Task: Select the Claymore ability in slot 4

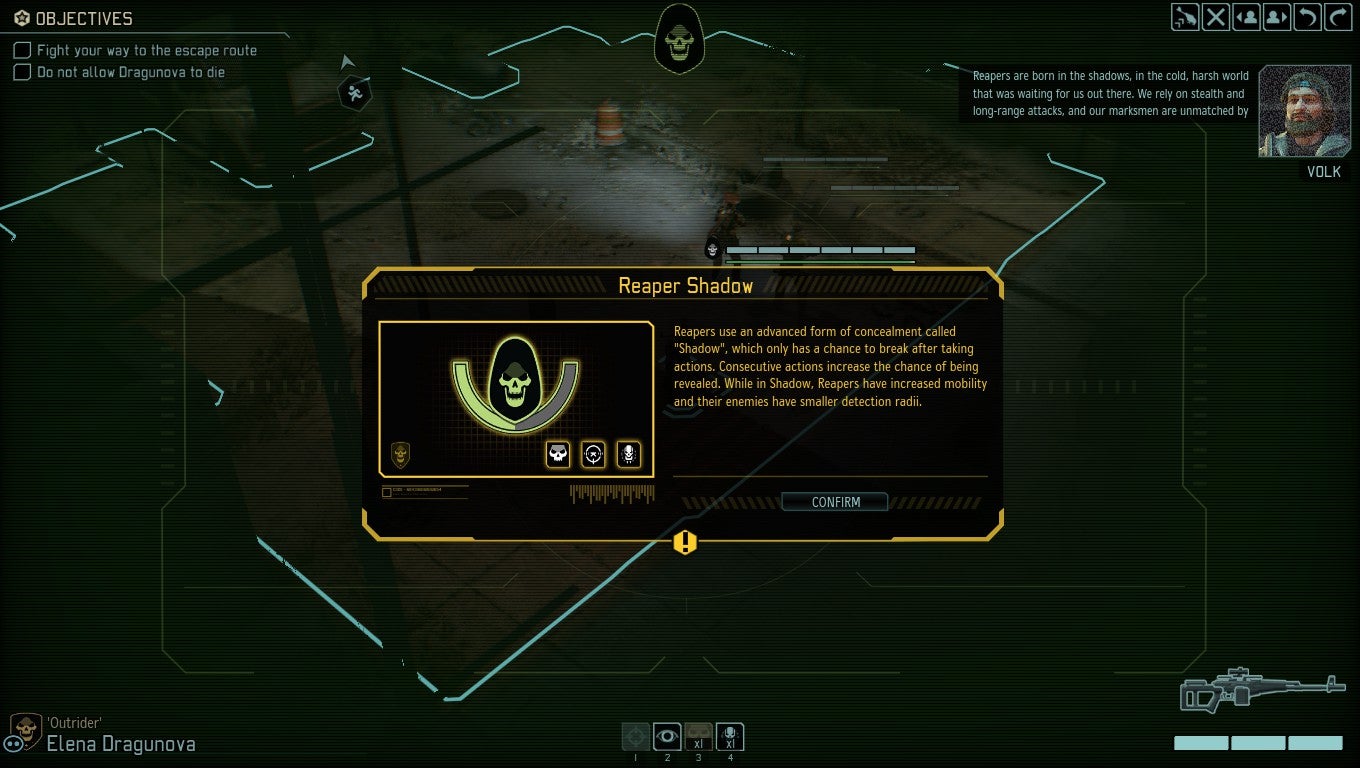Action: coord(730,736)
